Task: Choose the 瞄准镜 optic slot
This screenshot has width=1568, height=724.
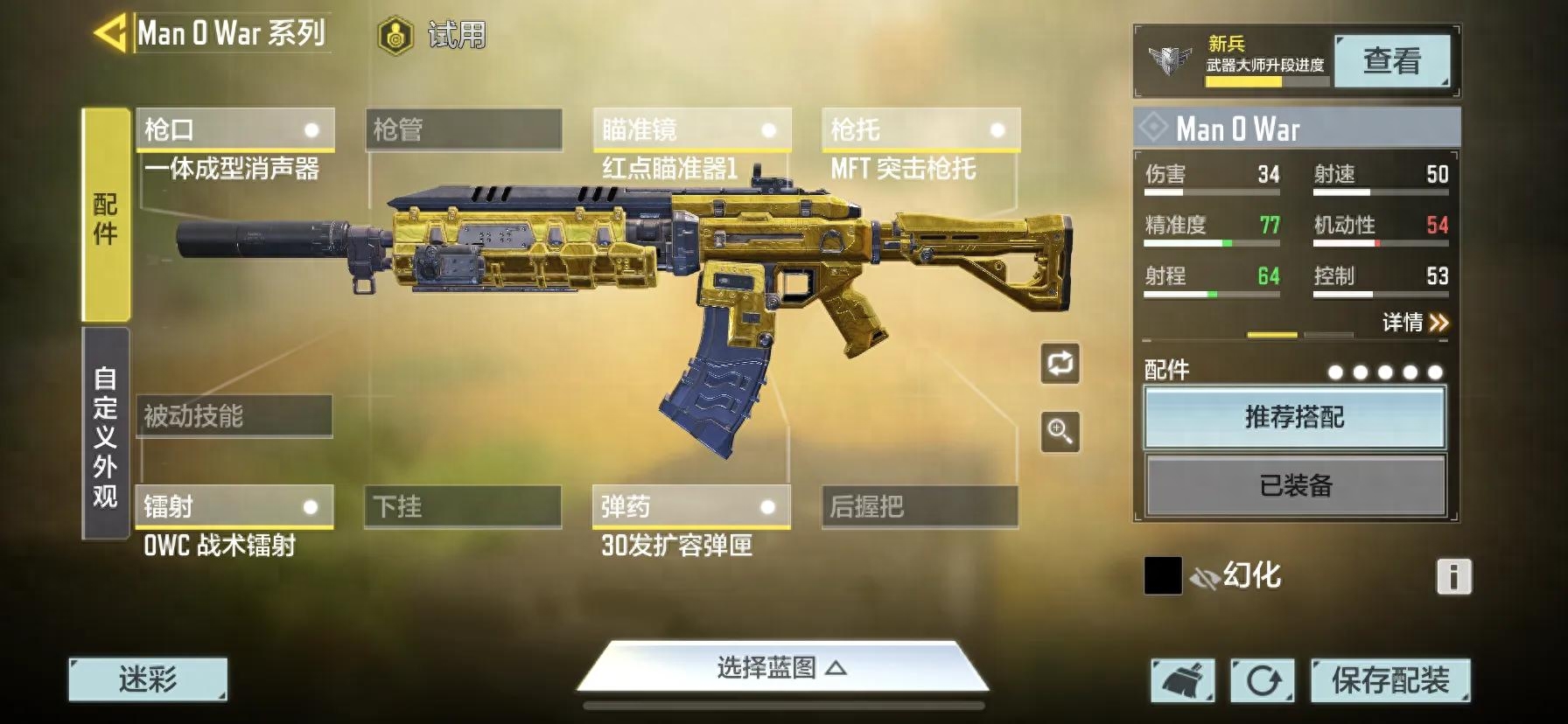Action: (x=692, y=130)
